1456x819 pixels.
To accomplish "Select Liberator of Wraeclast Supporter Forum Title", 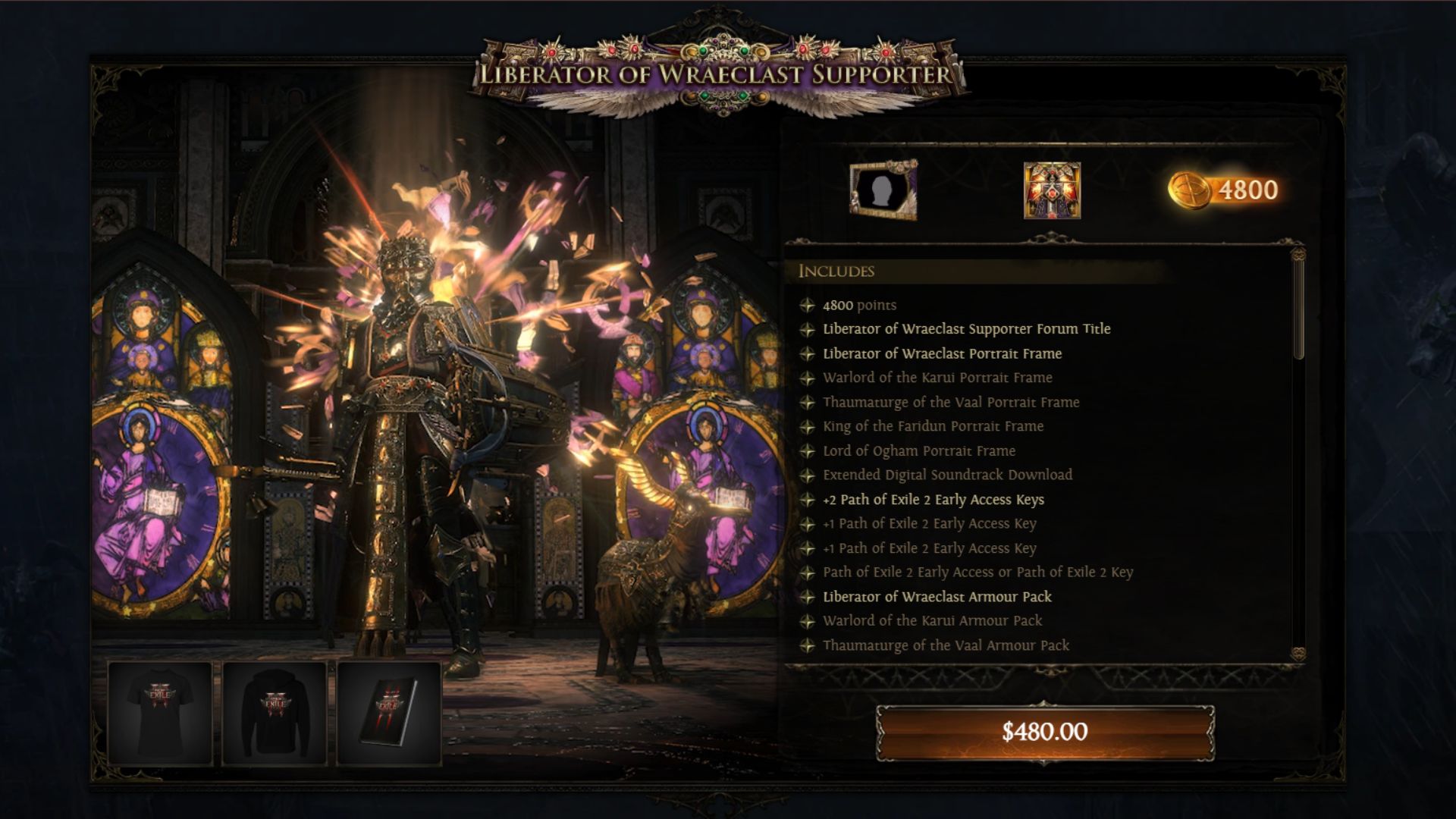I will [x=966, y=329].
